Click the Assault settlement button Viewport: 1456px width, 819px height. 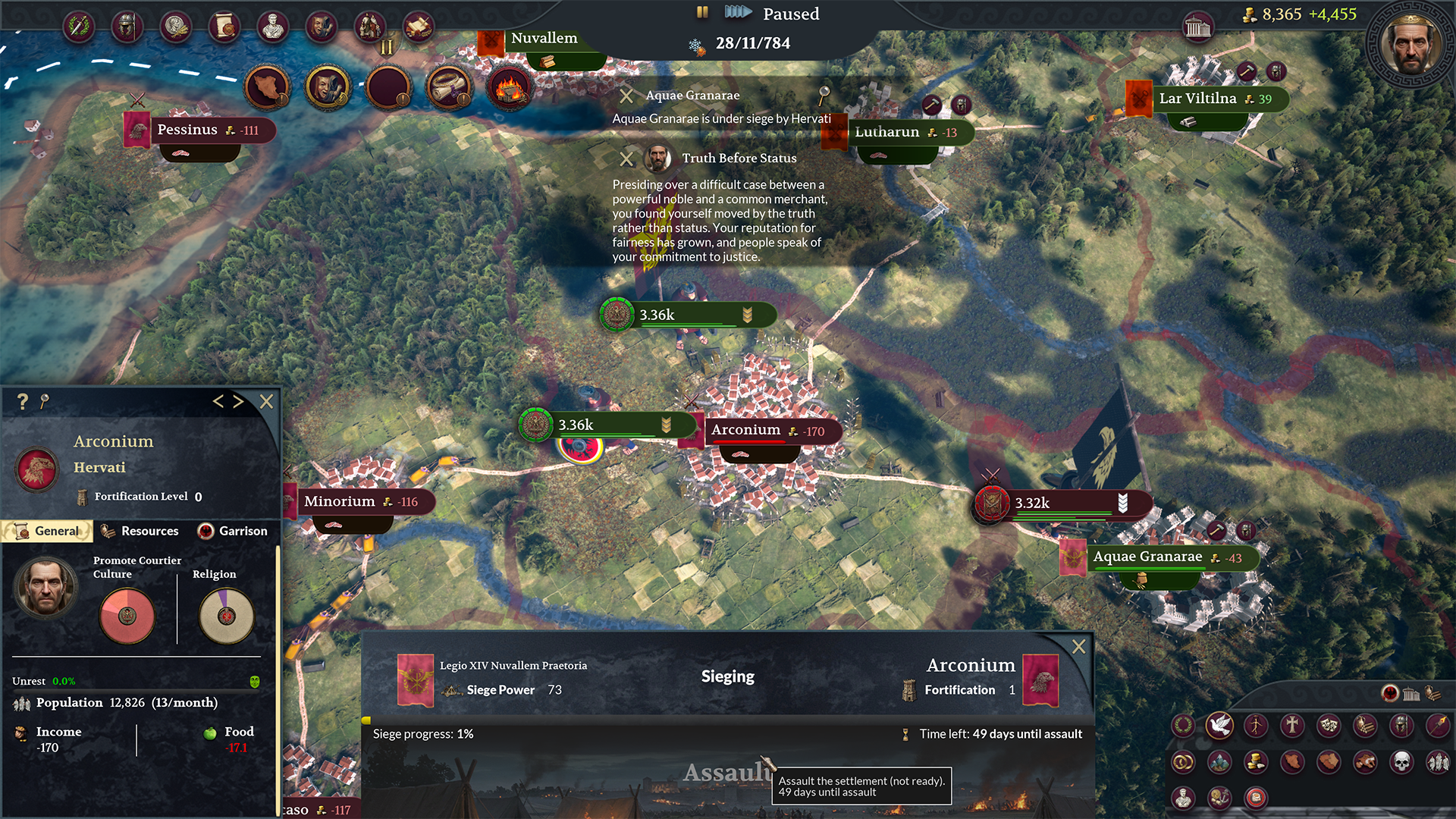tap(726, 772)
